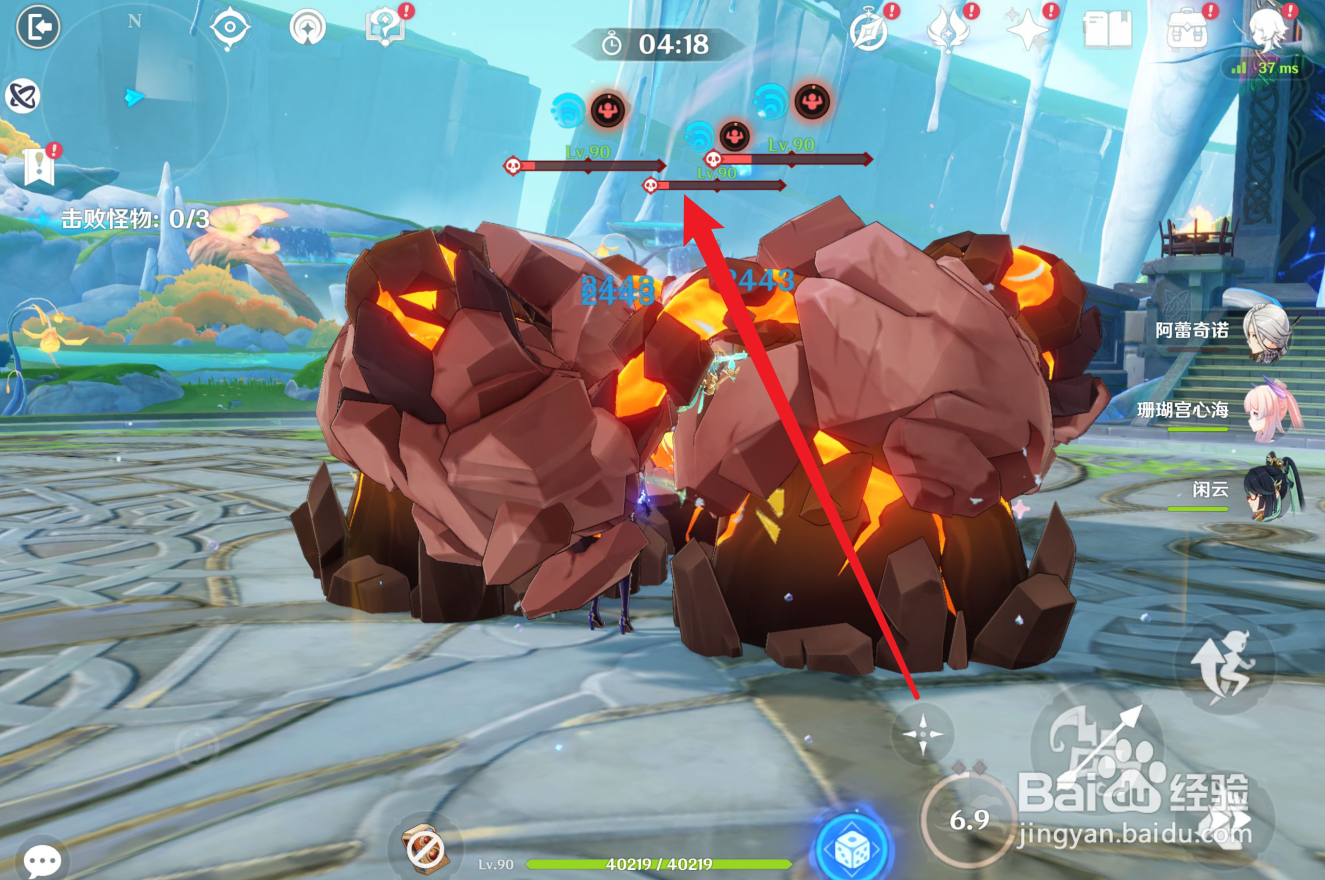
Task: Open the winged Battle Pass icon
Action: [x=946, y=31]
